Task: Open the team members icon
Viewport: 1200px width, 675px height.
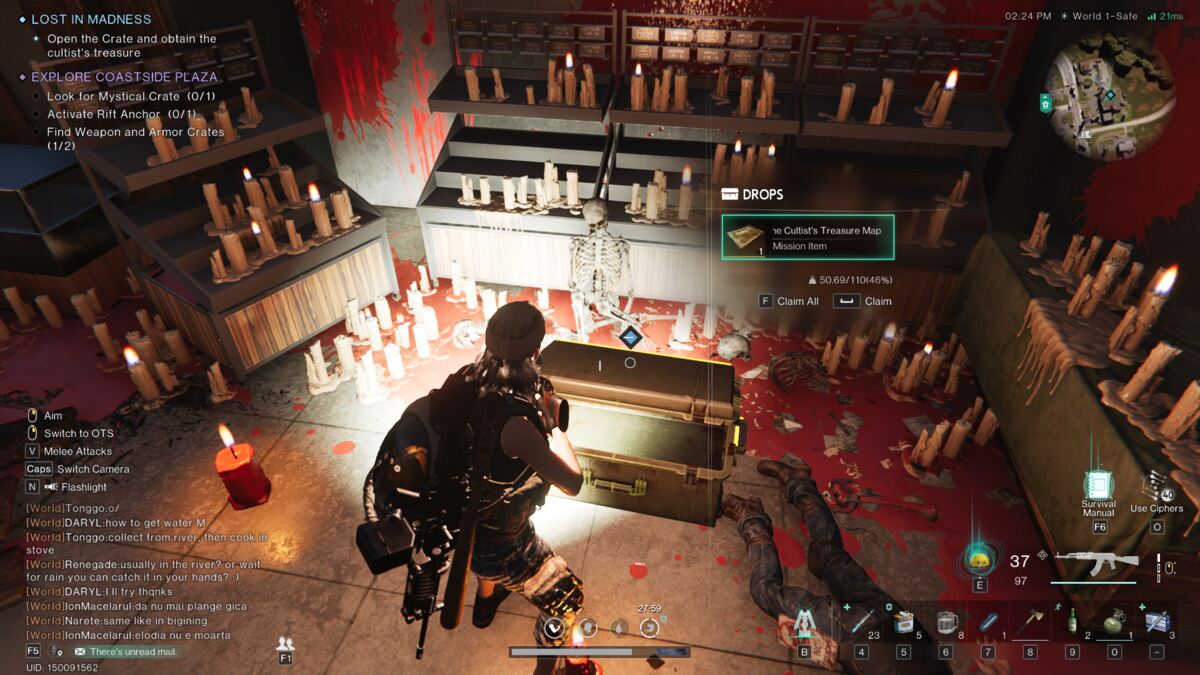Action: tap(286, 644)
